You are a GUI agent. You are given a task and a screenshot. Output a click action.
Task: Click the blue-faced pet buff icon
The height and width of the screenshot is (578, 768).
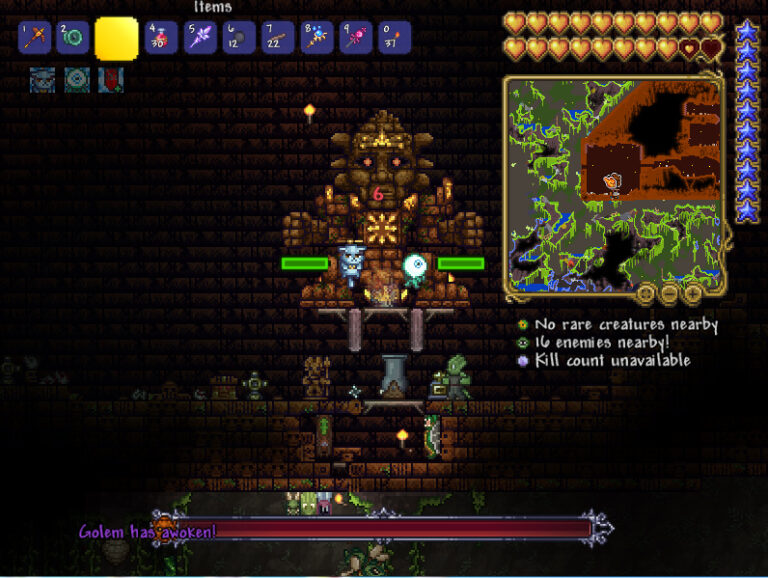click(42, 79)
